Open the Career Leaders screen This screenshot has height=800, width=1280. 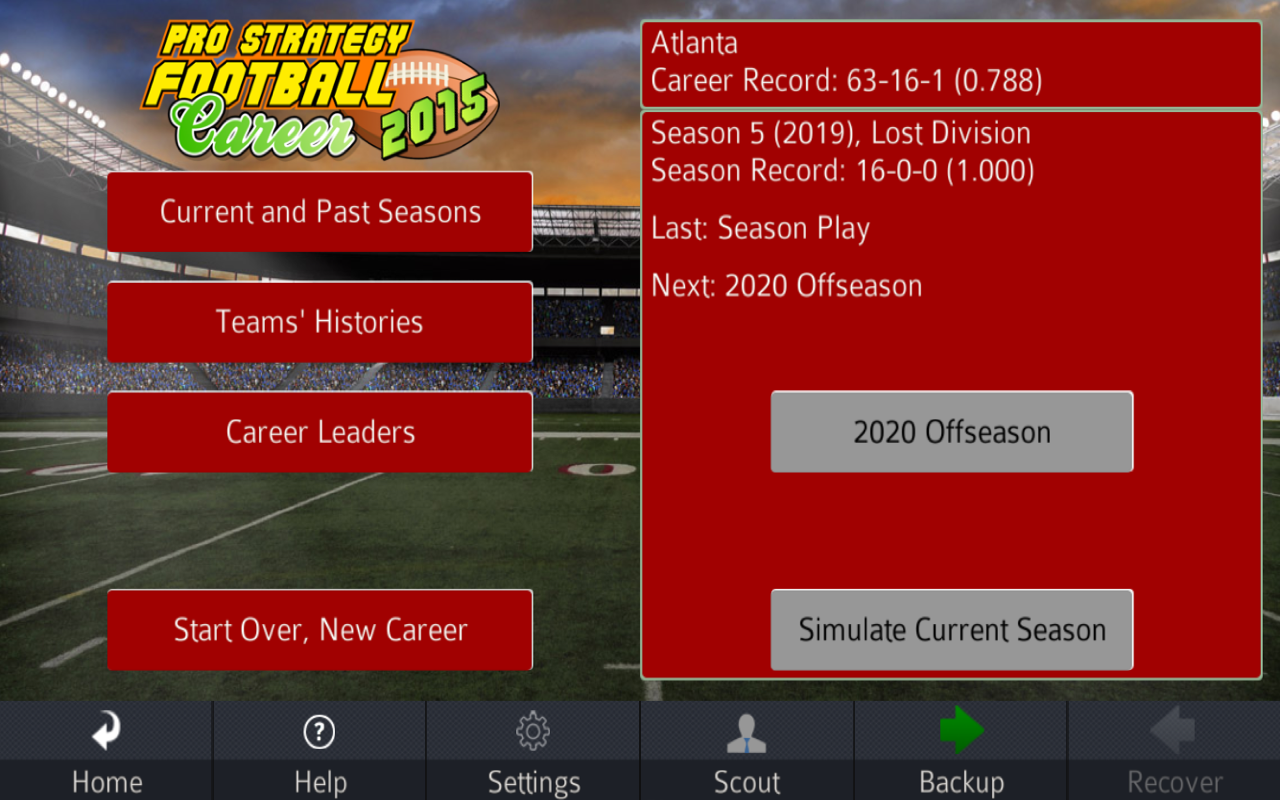[x=319, y=432]
